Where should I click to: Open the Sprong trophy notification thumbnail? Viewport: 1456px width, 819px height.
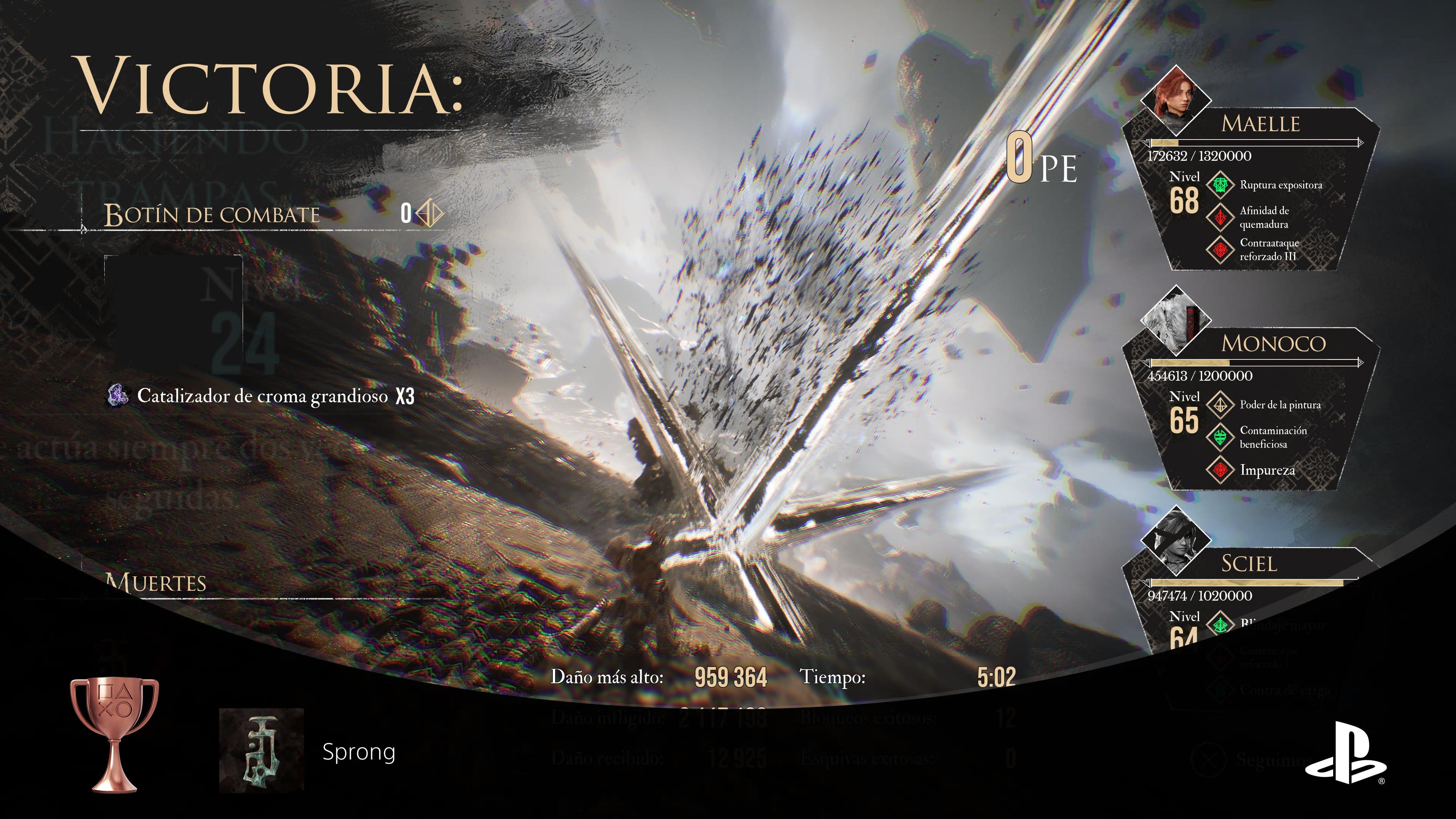coord(262,750)
